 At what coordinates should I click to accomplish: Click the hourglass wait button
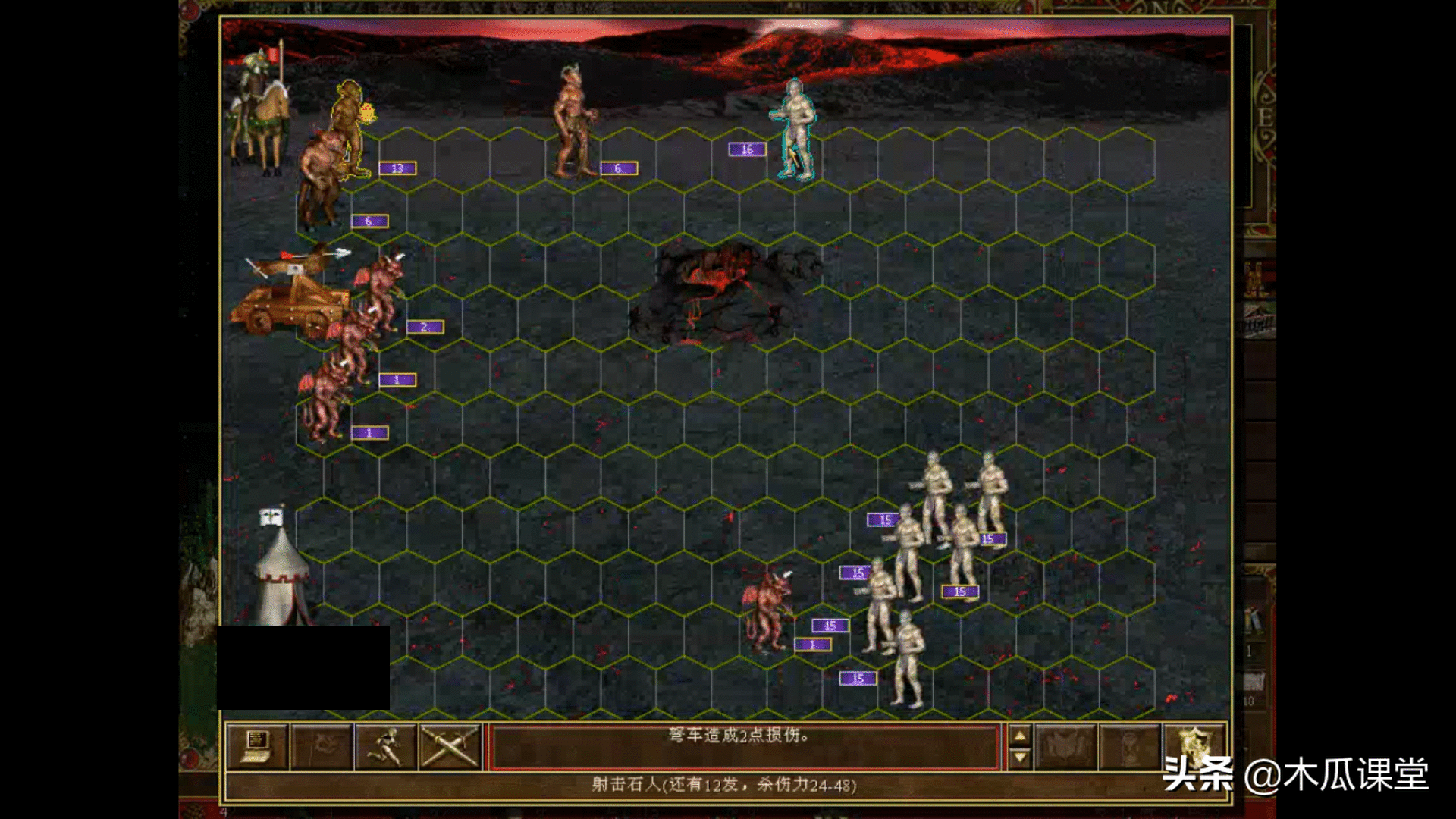pyautogui.click(x=1129, y=747)
